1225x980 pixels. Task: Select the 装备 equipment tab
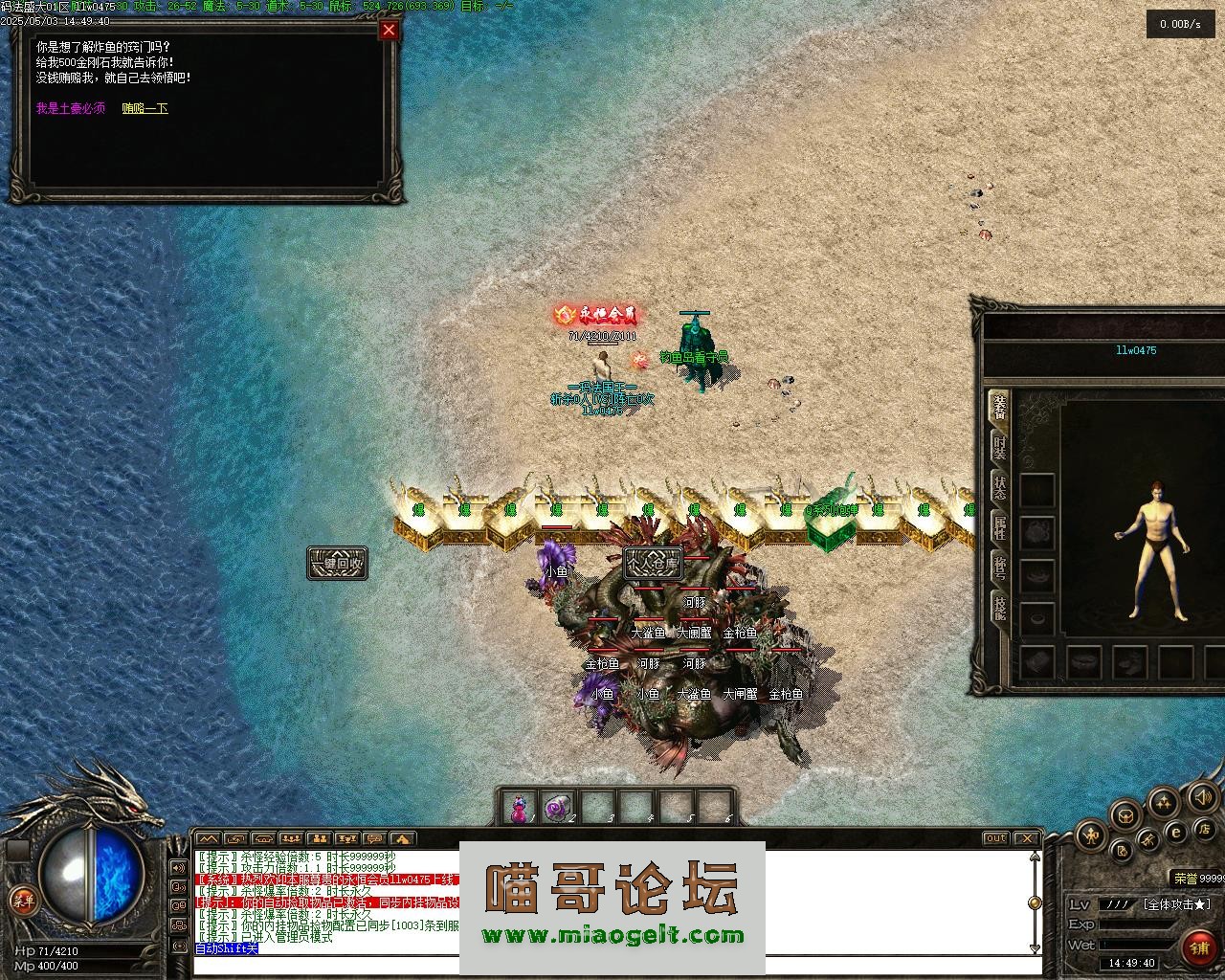pyautogui.click(x=999, y=407)
